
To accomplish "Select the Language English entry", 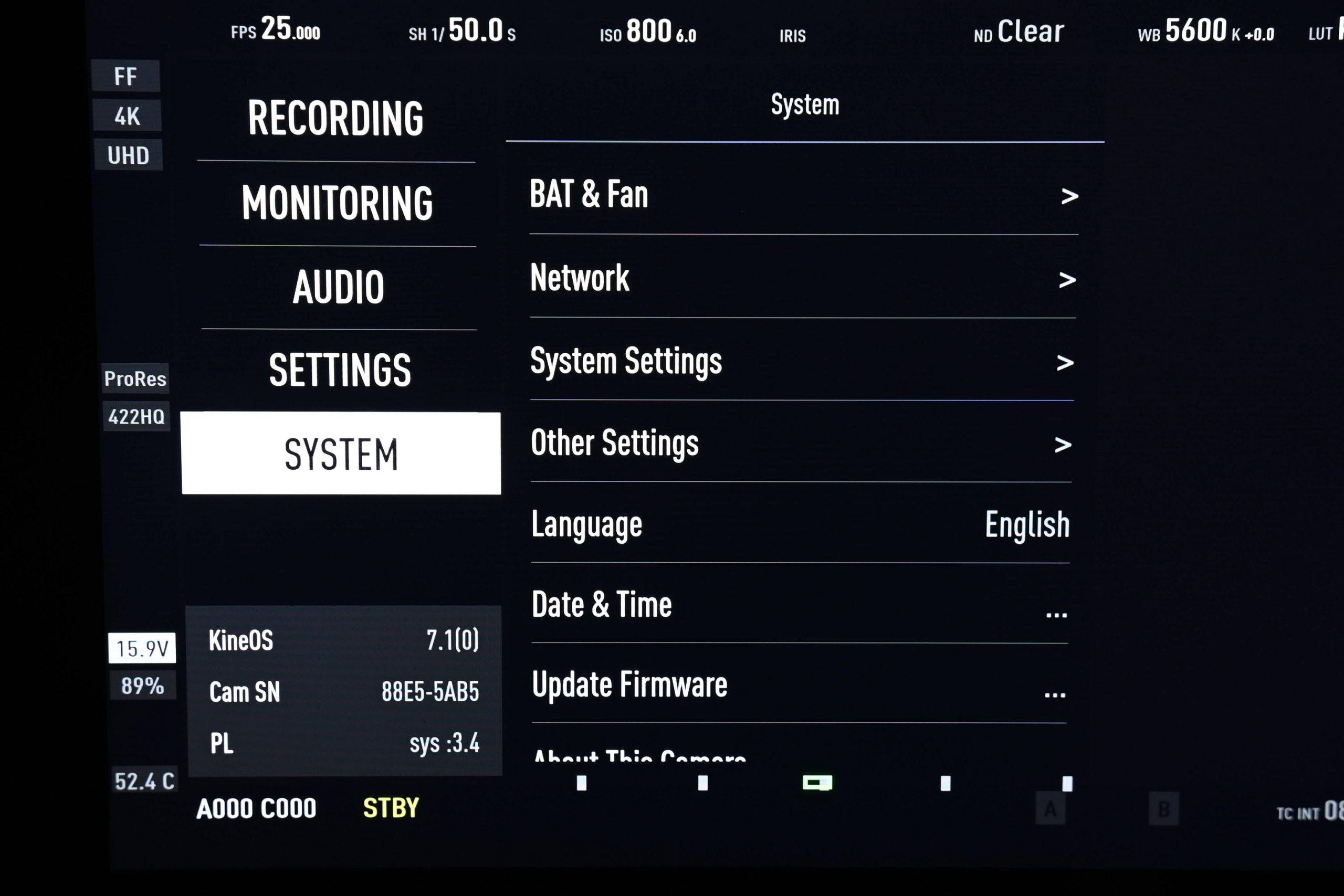I will pos(800,524).
